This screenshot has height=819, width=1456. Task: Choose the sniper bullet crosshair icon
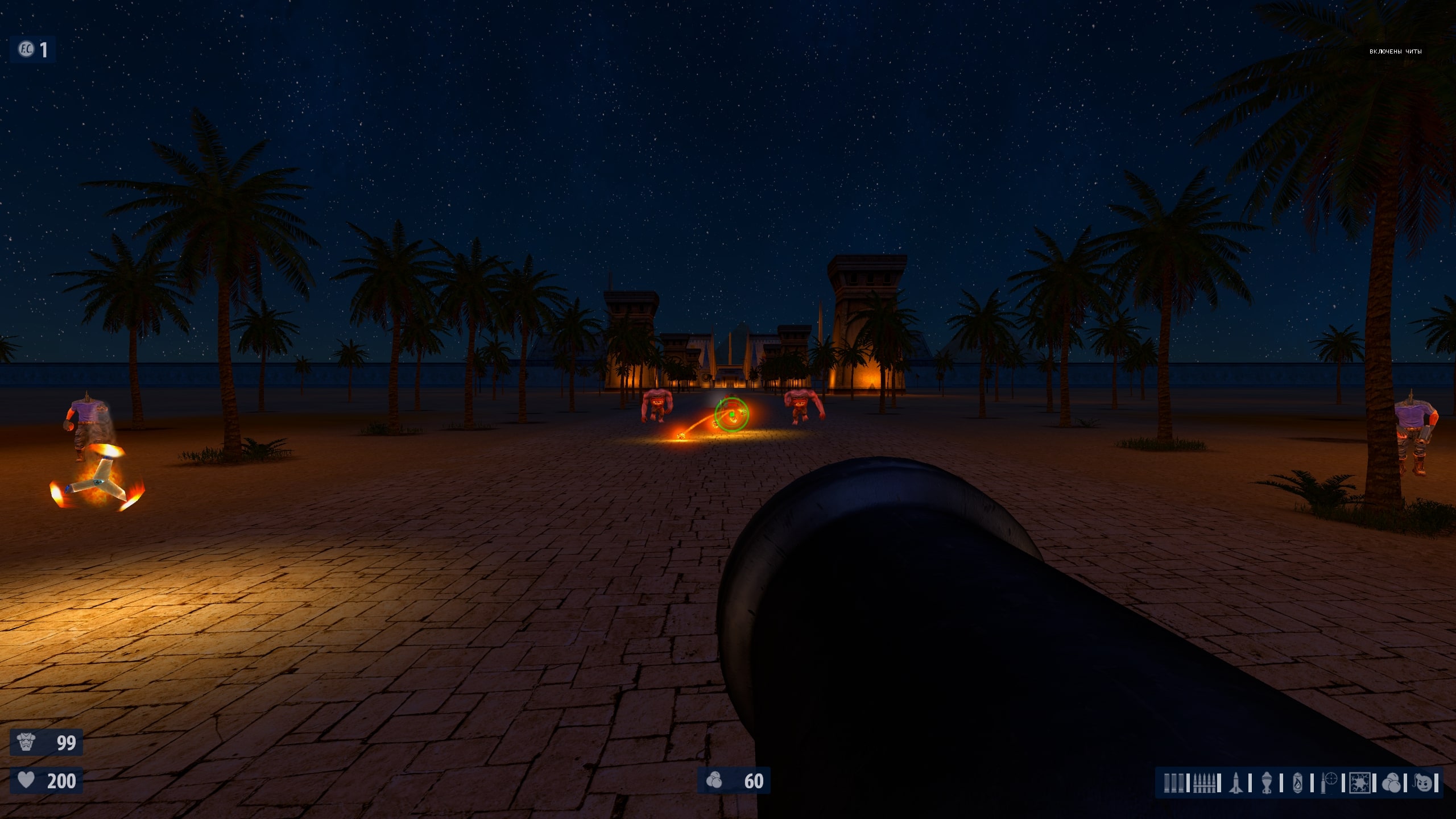pyautogui.click(x=1329, y=783)
